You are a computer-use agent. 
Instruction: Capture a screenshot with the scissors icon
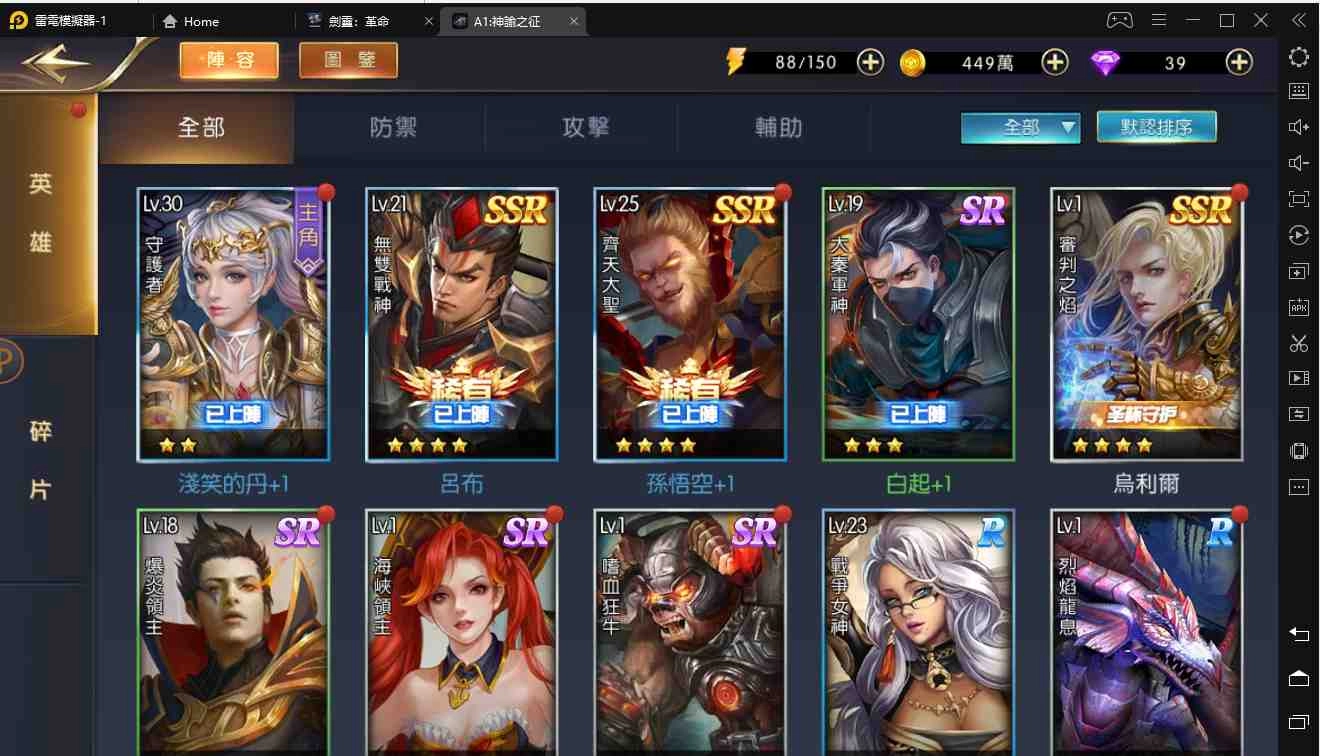tap(1298, 343)
